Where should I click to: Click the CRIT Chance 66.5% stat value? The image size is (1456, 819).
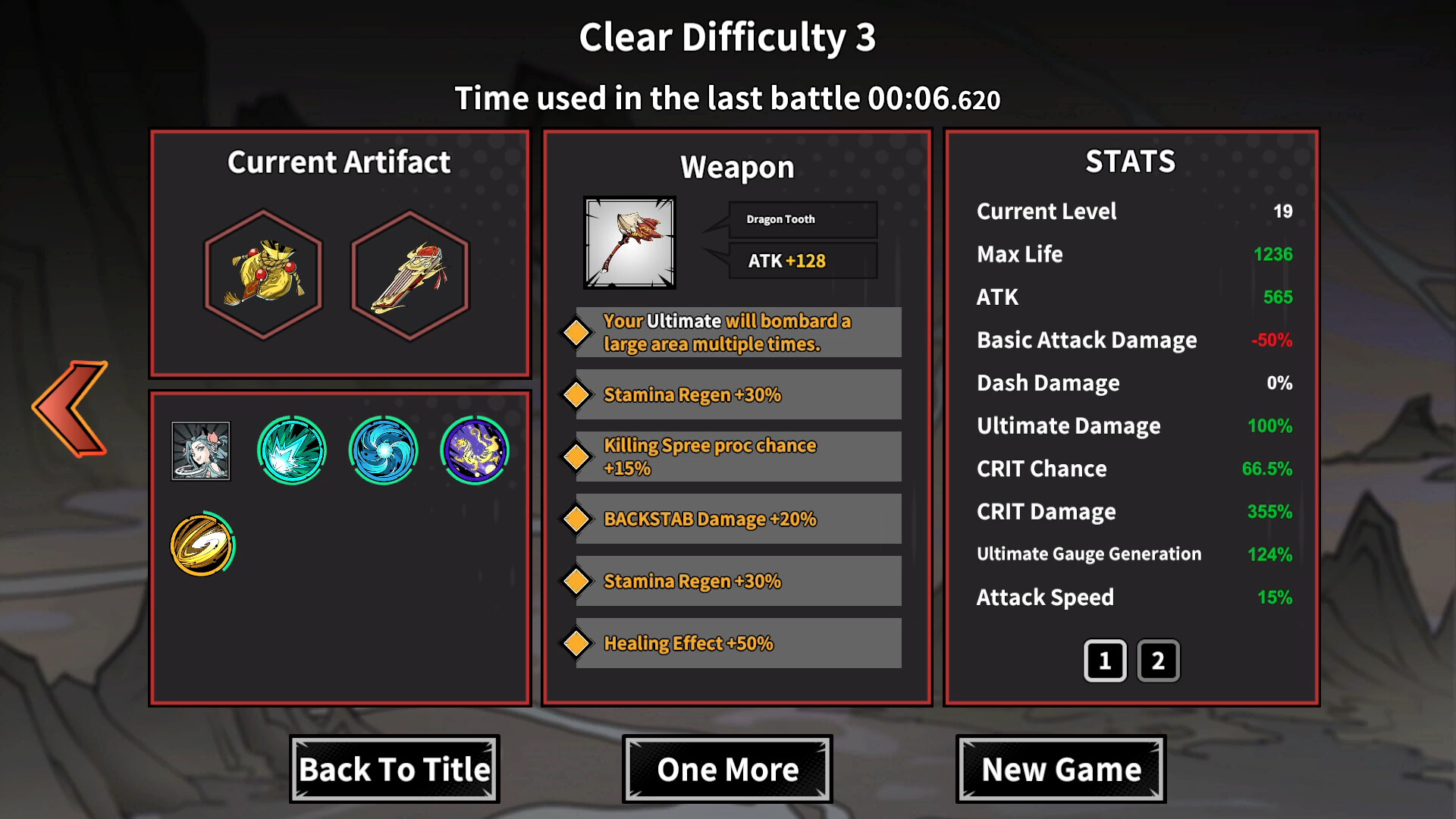point(1267,469)
